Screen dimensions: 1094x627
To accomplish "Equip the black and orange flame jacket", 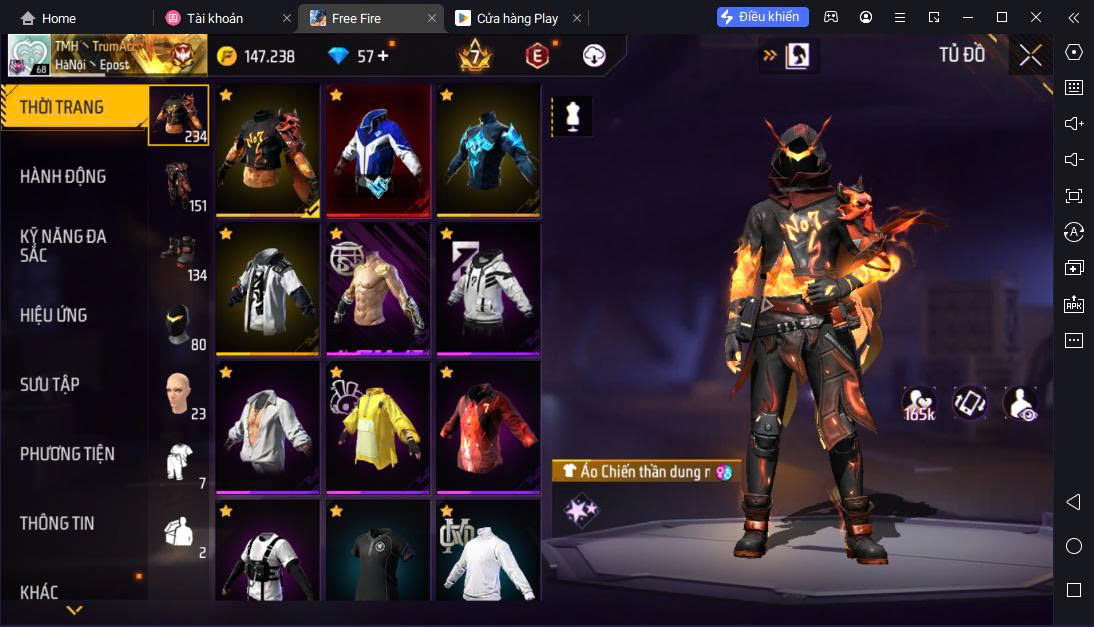I will pos(267,150).
